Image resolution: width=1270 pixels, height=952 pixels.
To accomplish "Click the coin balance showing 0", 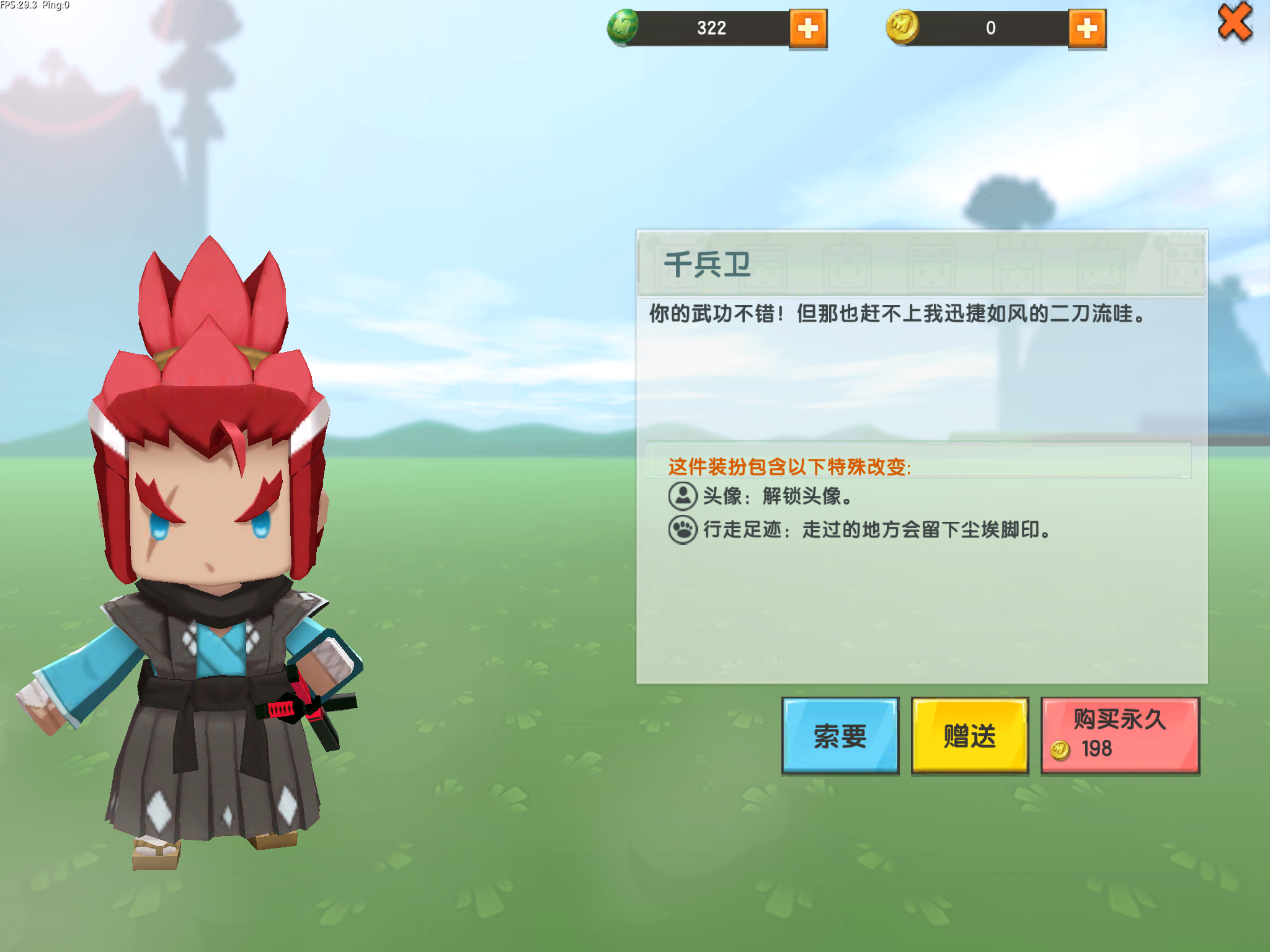I will pos(992,28).
